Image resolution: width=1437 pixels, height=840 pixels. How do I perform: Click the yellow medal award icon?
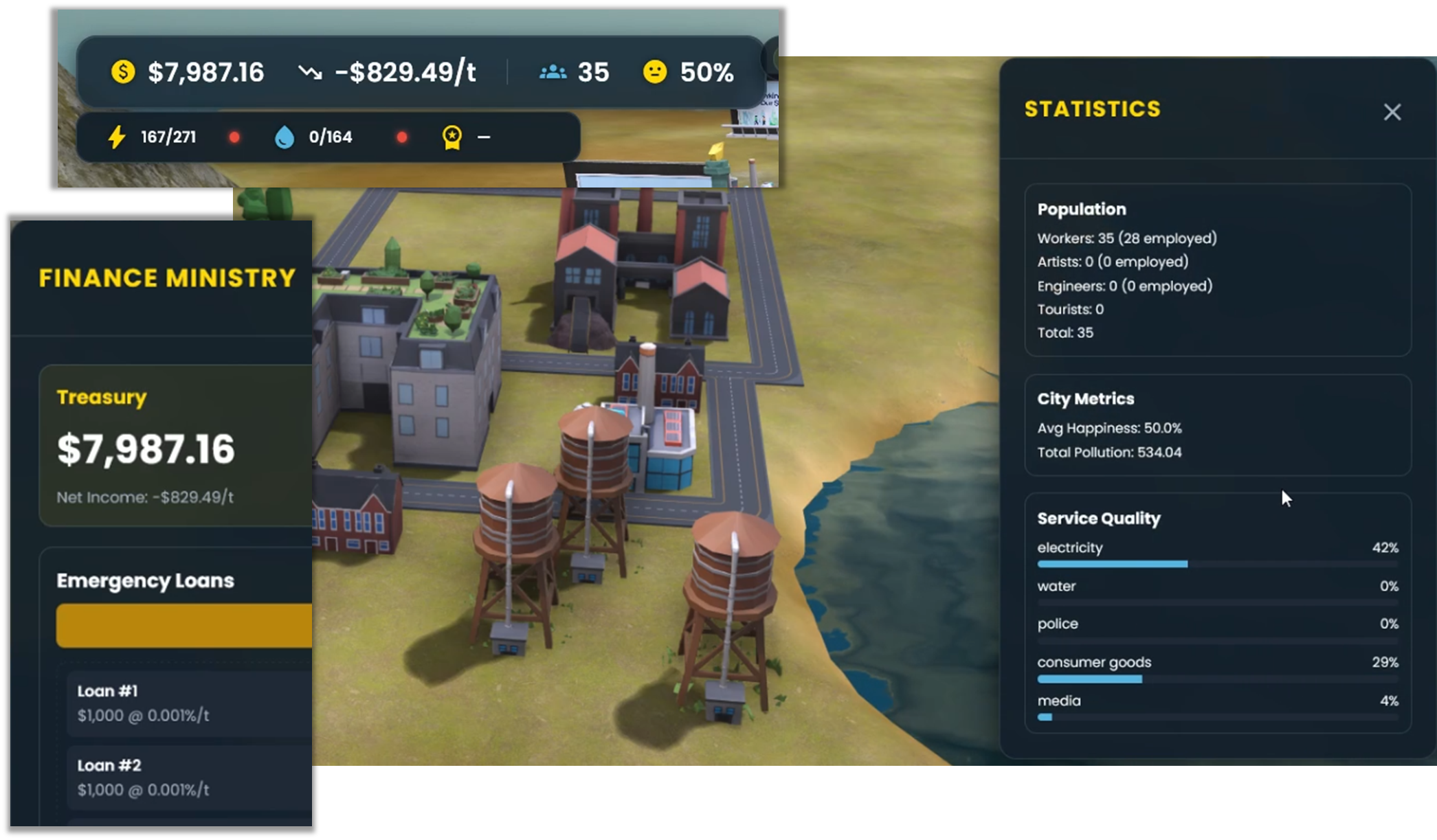click(x=452, y=137)
